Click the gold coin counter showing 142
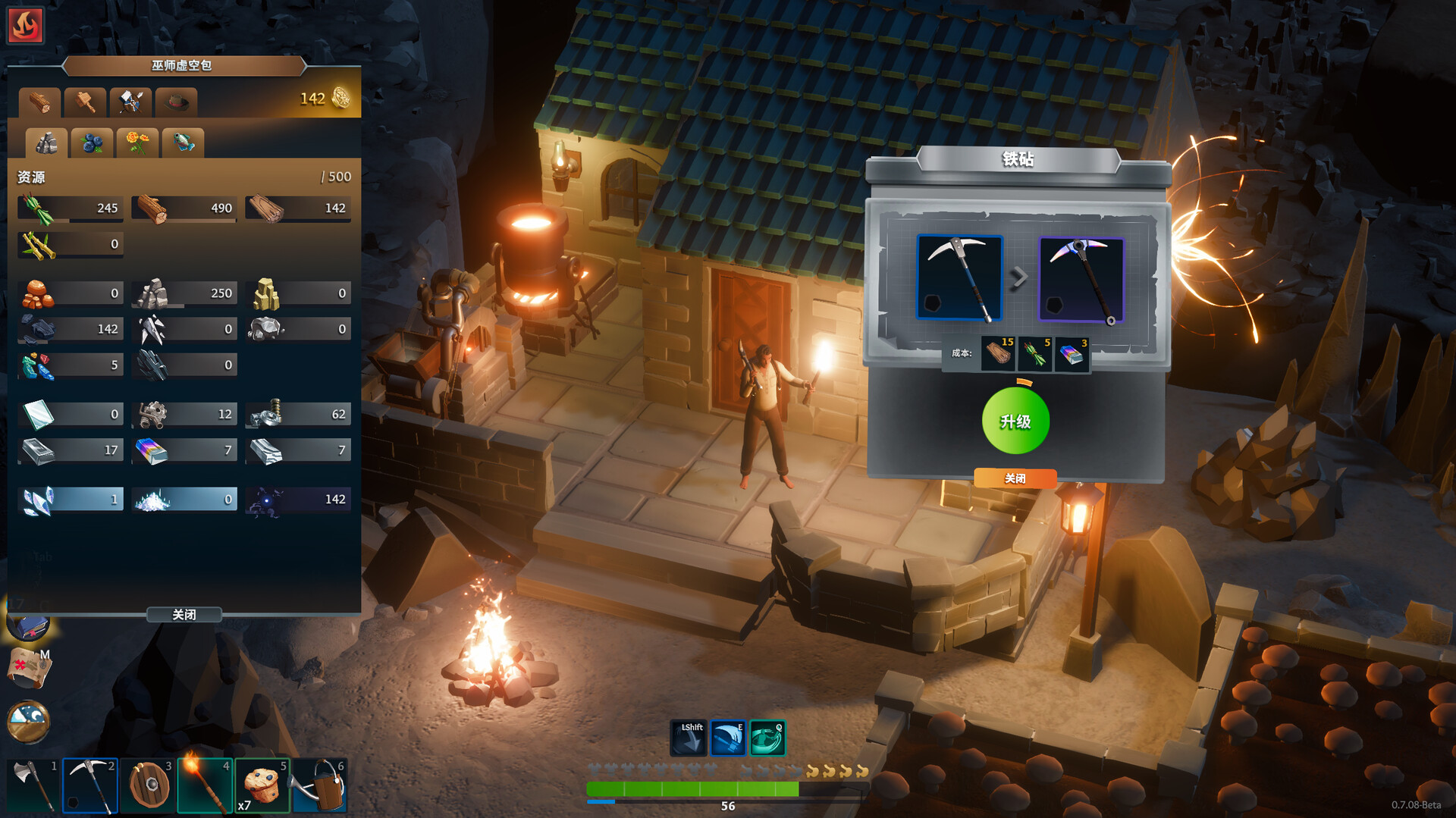This screenshot has width=1456, height=818. (330, 97)
